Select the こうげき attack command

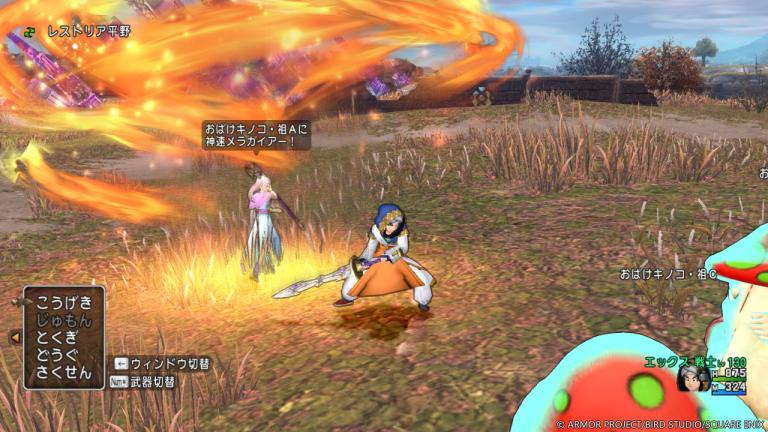63,302
